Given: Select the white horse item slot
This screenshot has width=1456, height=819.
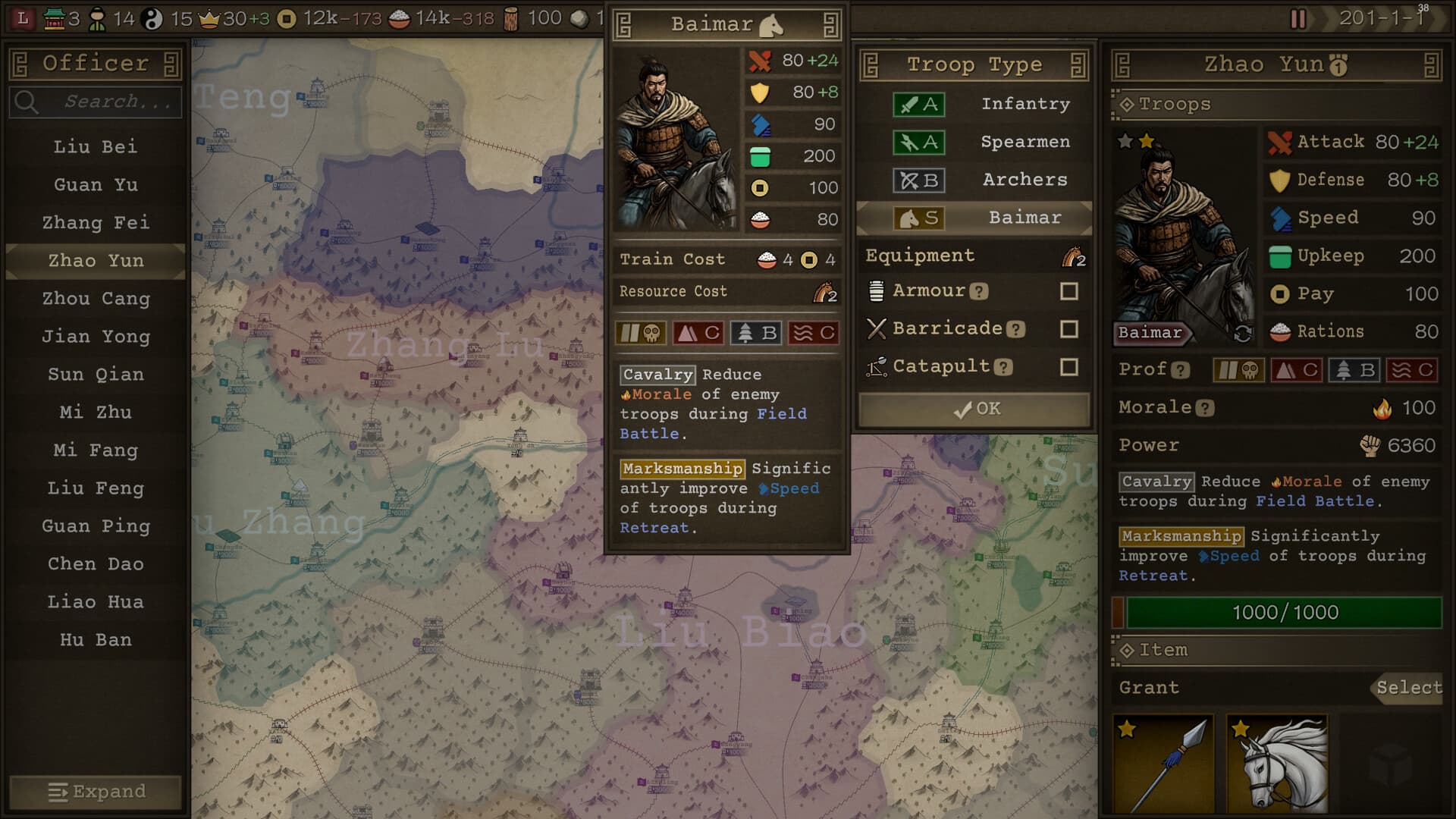Looking at the screenshot, I should 1277,764.
